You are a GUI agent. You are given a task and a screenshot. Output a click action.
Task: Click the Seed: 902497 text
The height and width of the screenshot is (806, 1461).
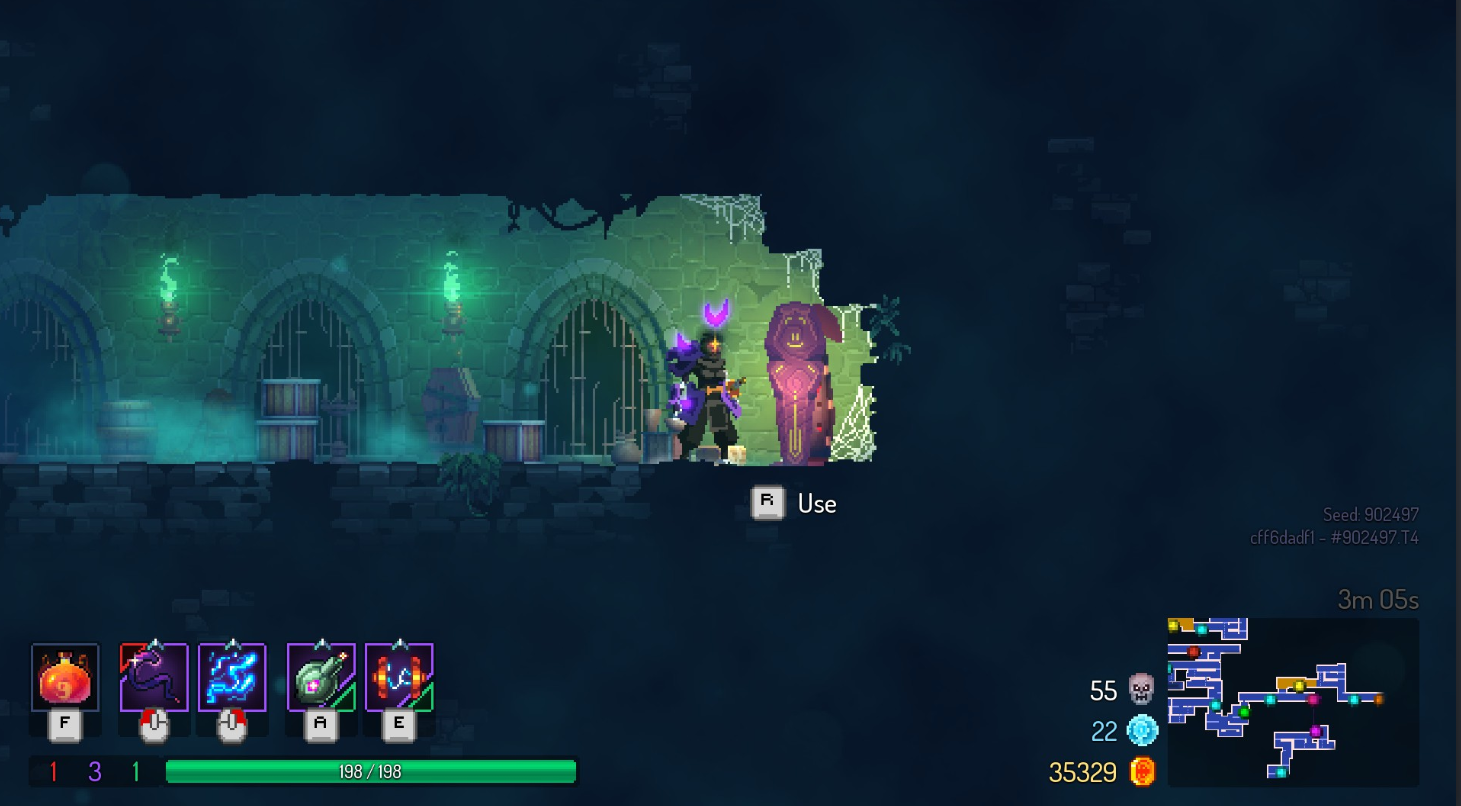(1370, 513)
